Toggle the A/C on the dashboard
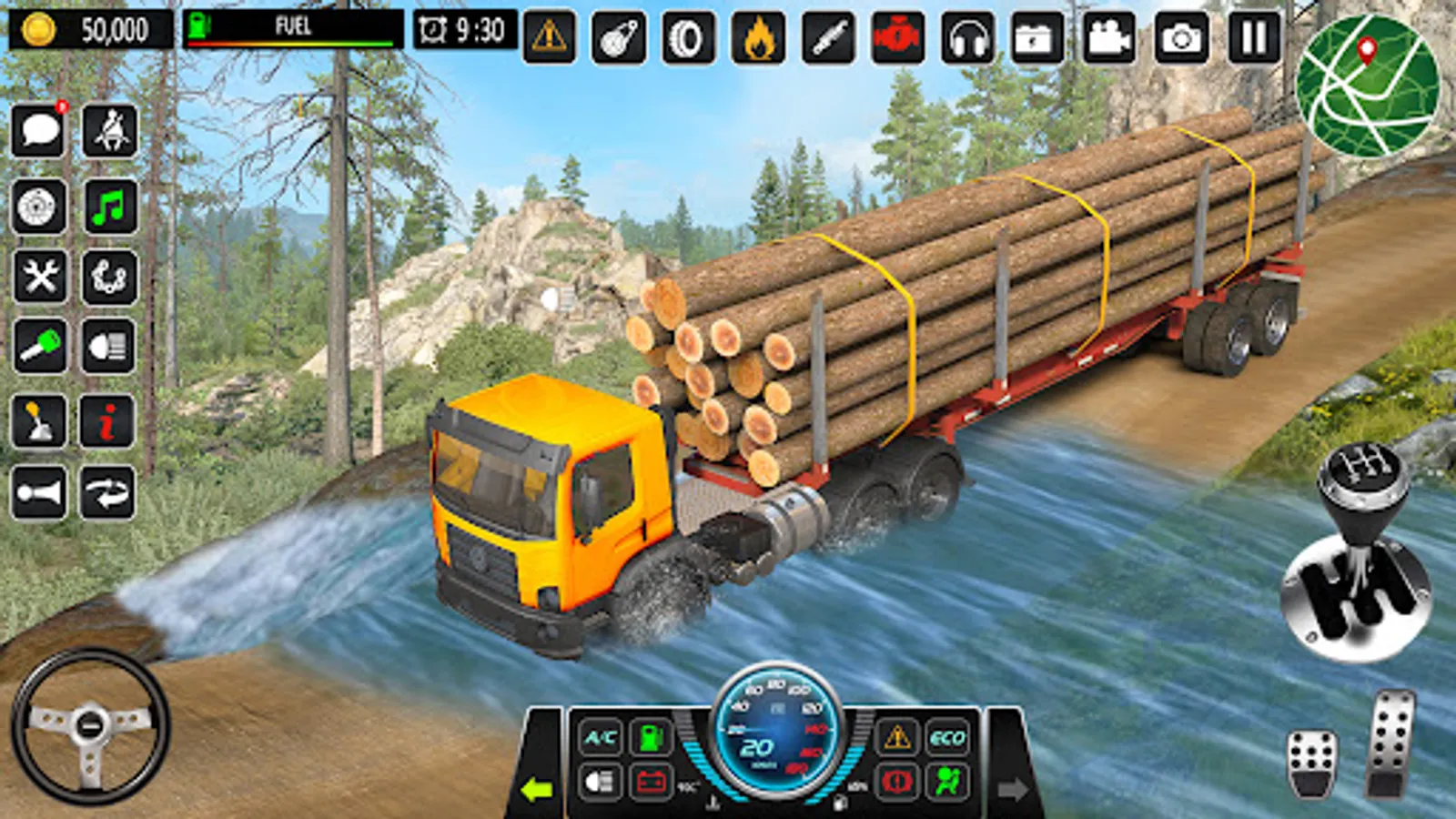This screenshot has height=819, width=1456. (x=599, y=735)
